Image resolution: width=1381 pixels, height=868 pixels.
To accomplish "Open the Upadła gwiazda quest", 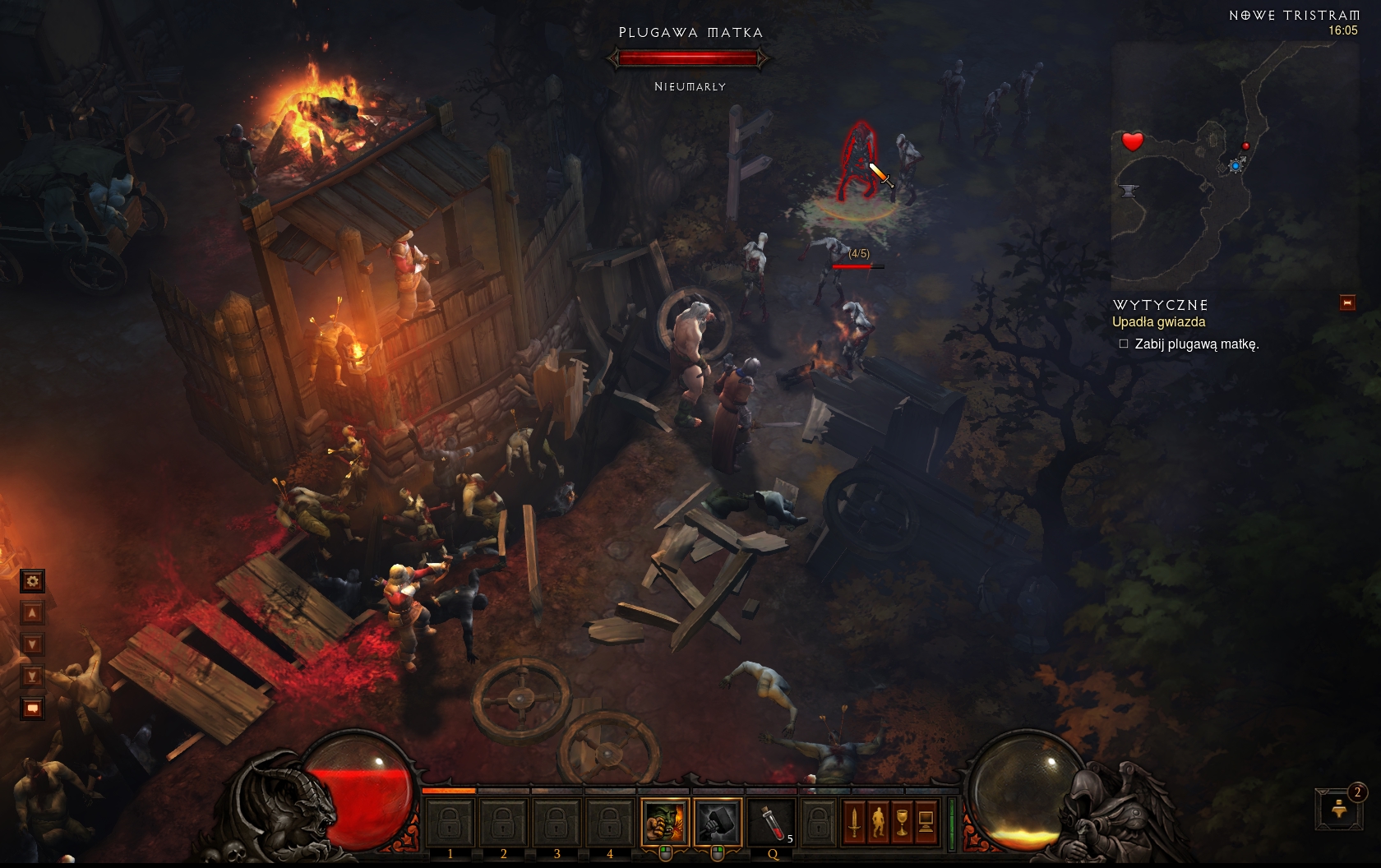I will point(1158,322).
